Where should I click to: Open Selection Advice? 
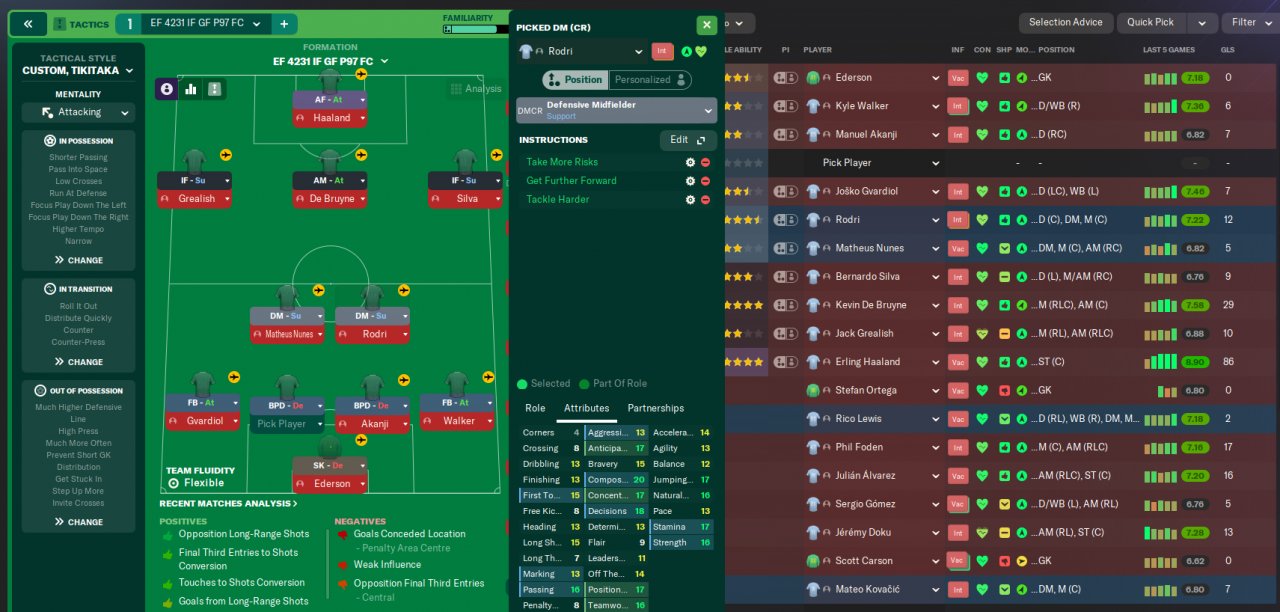click(1065, 22)
